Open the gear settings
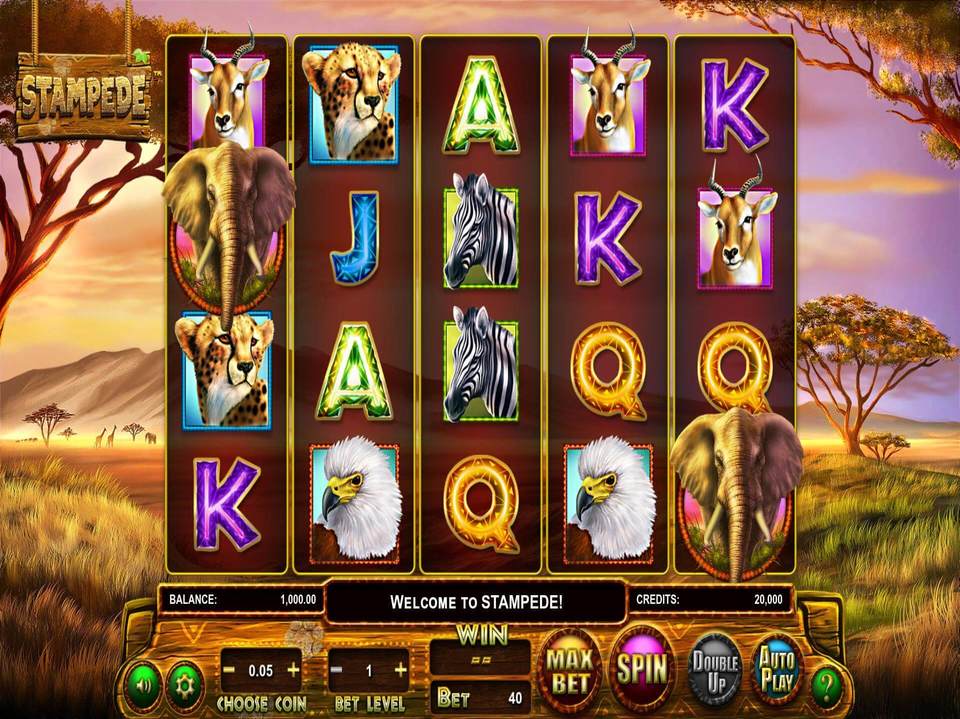Screen dimensions: 960x719 (x=183, y=685)
